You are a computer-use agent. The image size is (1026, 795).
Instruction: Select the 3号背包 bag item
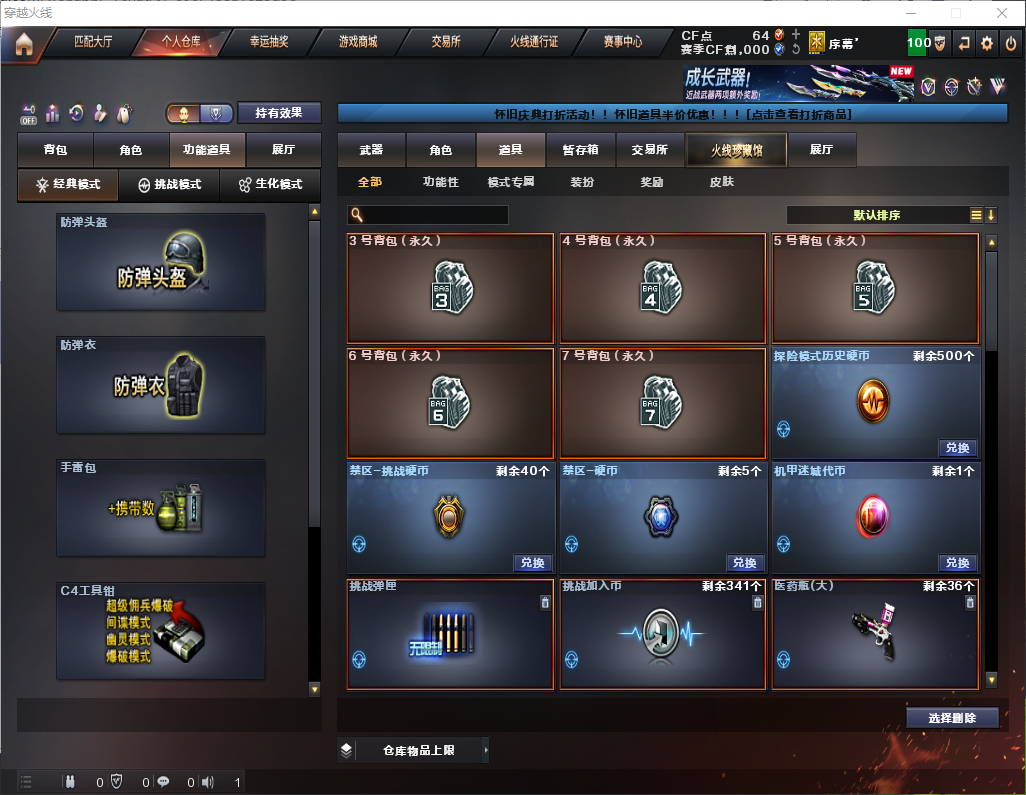tap(450, 289)
